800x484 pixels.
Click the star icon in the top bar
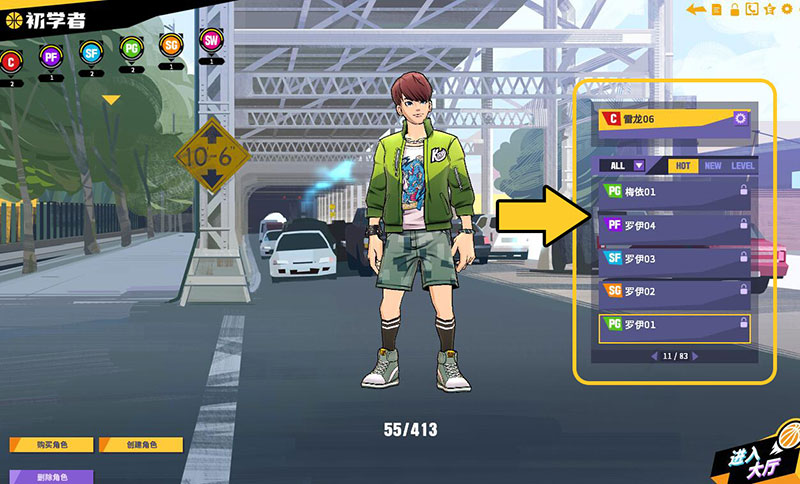coord(769,10)
